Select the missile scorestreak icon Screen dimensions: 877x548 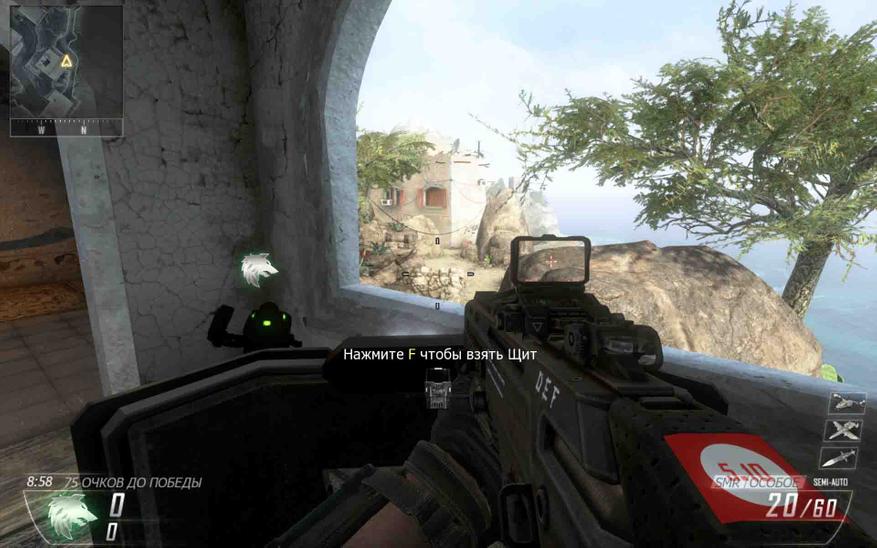coord(839,457)
